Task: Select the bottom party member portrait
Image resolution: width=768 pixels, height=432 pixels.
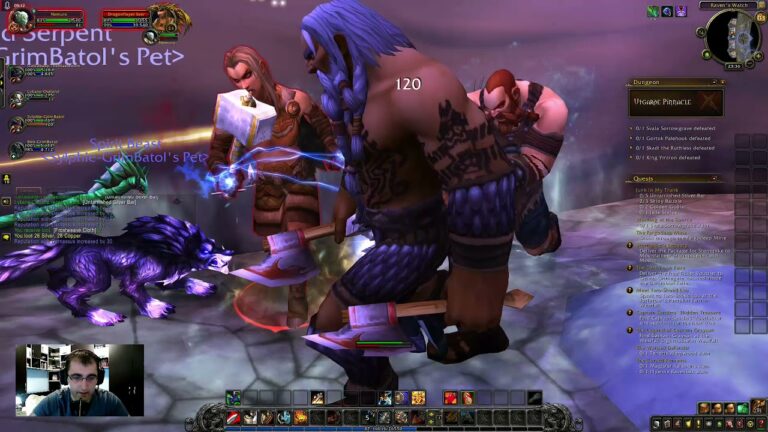Action: coord(17,149)
